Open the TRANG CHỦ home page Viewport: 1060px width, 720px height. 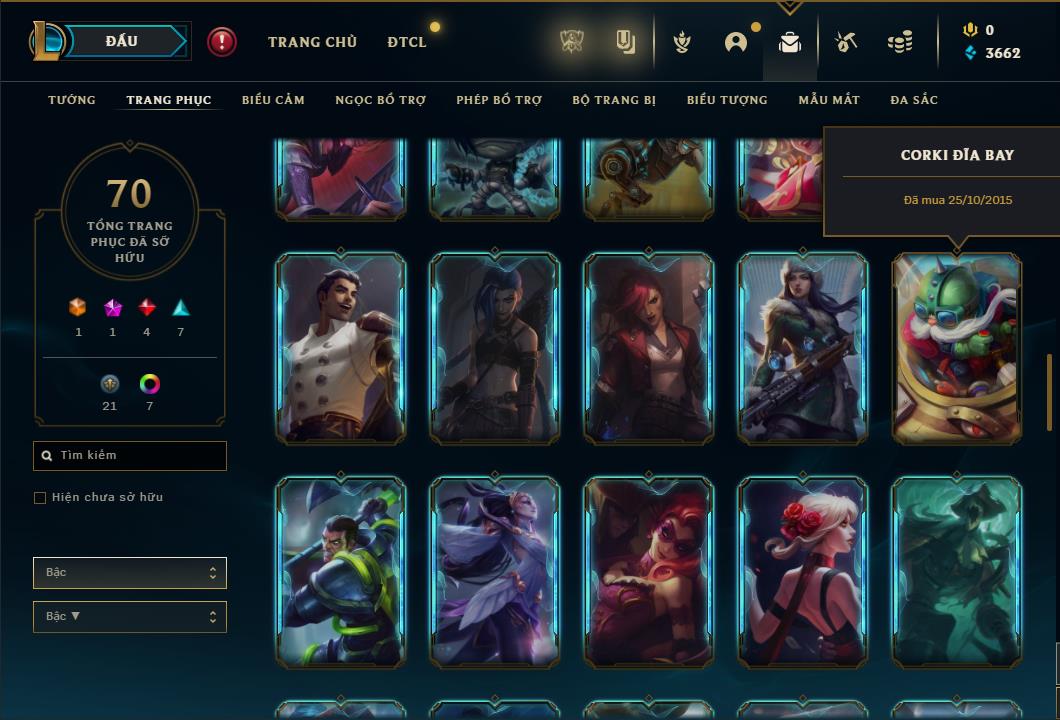[x=312, y=42]
